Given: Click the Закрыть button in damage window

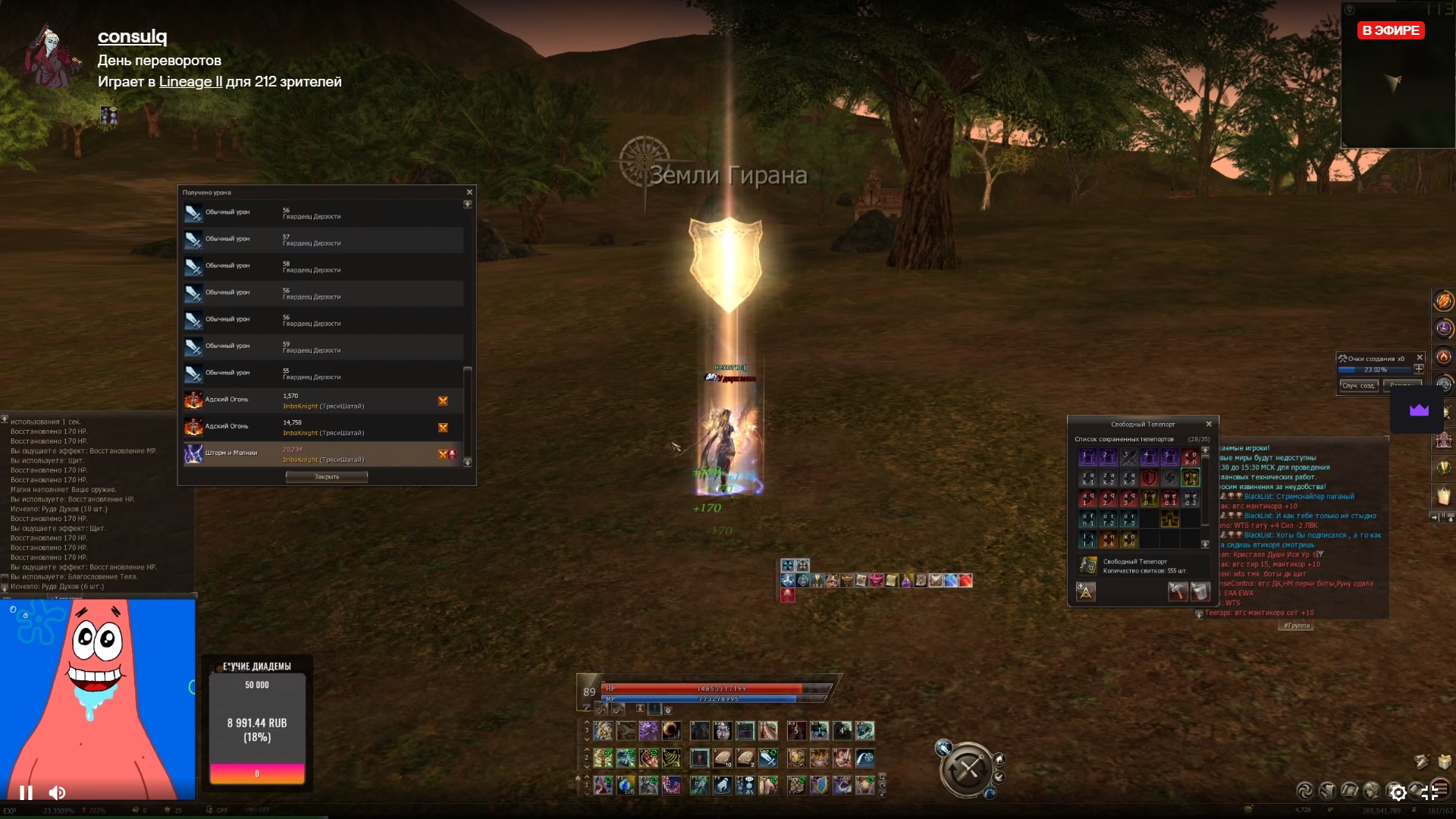Looking at the screenshot, I should tap(326, 477).
